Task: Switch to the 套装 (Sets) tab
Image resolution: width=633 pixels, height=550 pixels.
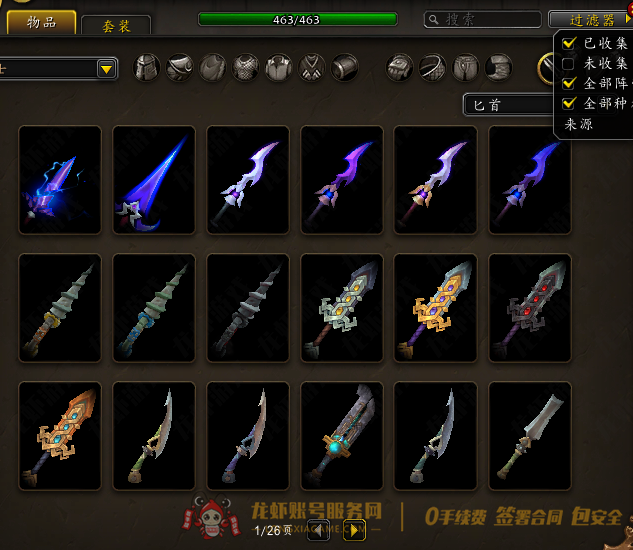Action: [115, 26]
